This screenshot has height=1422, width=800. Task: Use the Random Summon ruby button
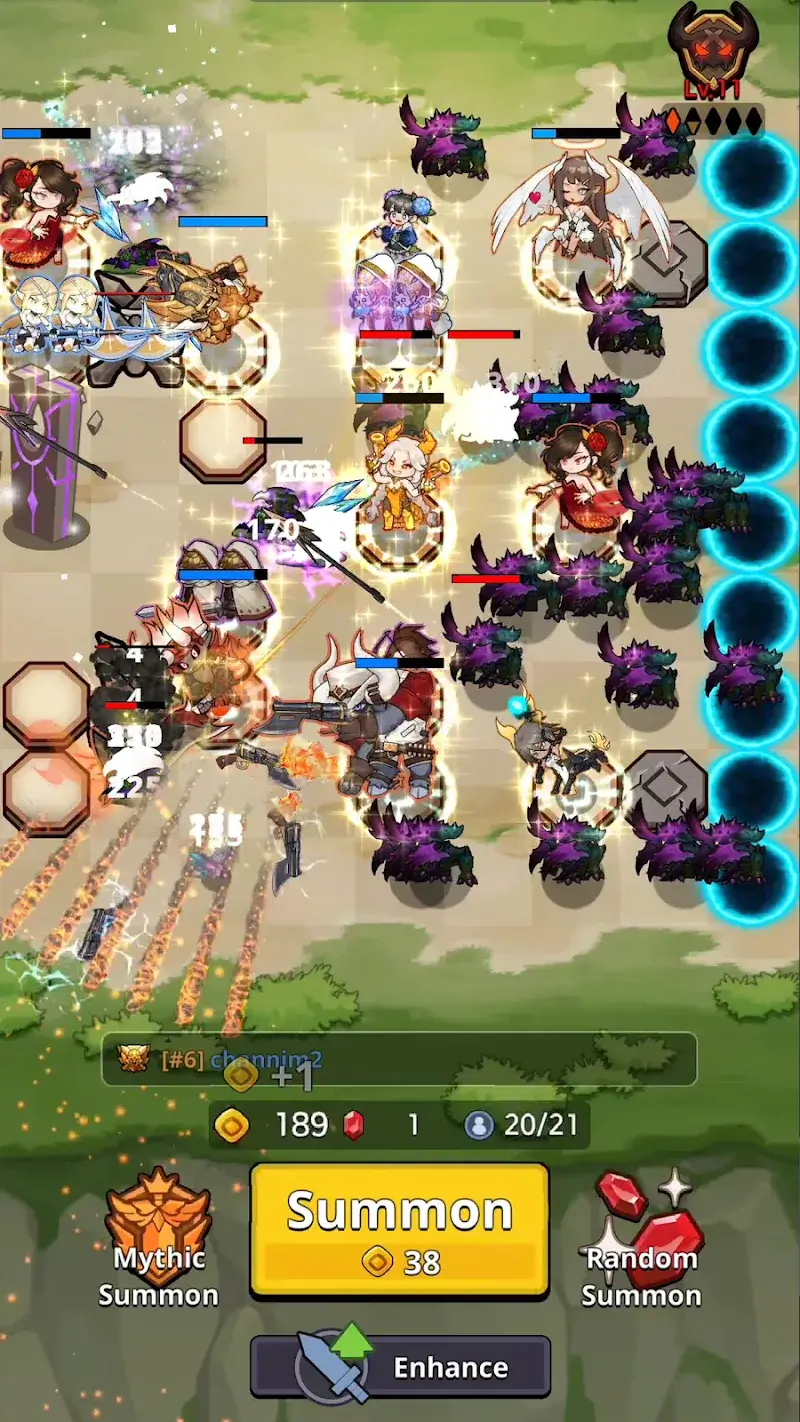click(641, 1240)
